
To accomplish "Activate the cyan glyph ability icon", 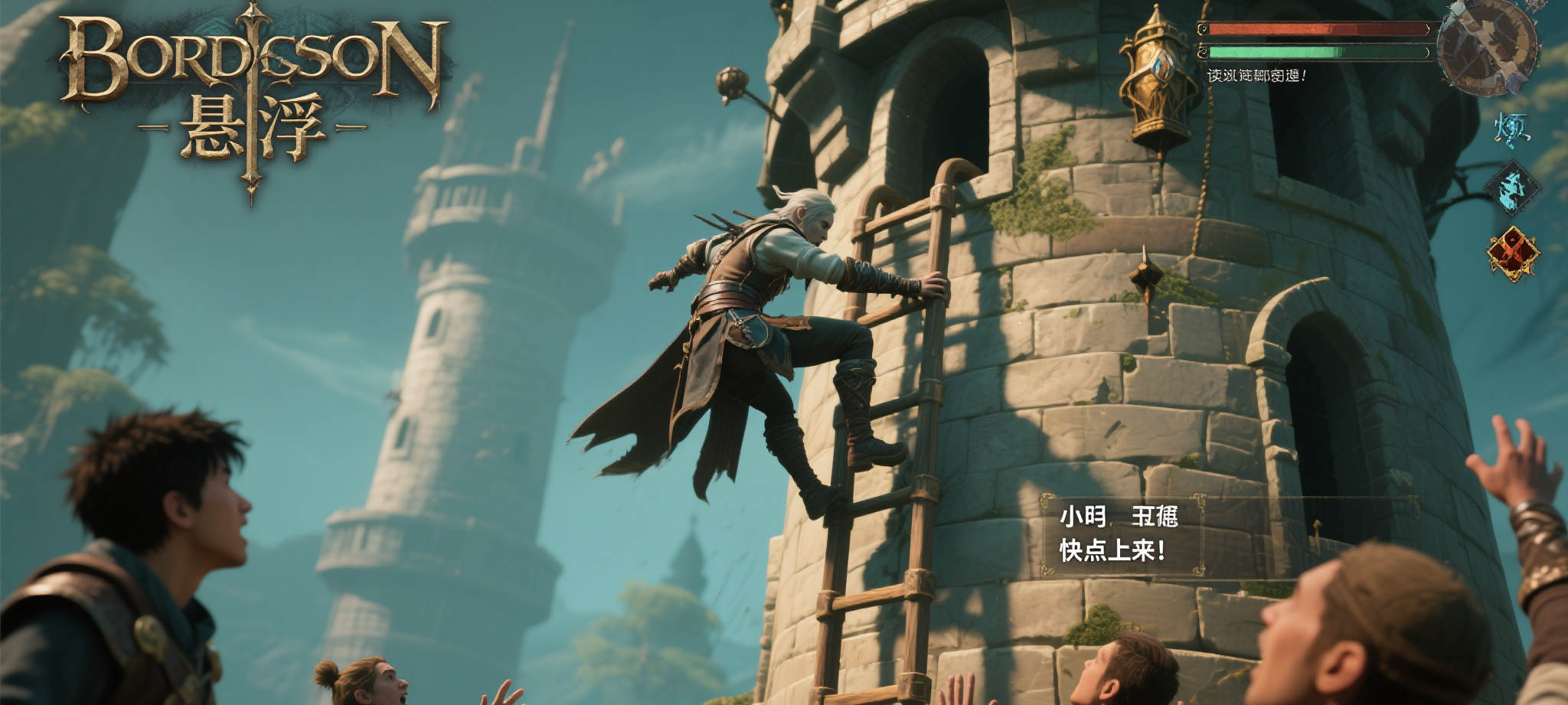I will coord(1512,127).
